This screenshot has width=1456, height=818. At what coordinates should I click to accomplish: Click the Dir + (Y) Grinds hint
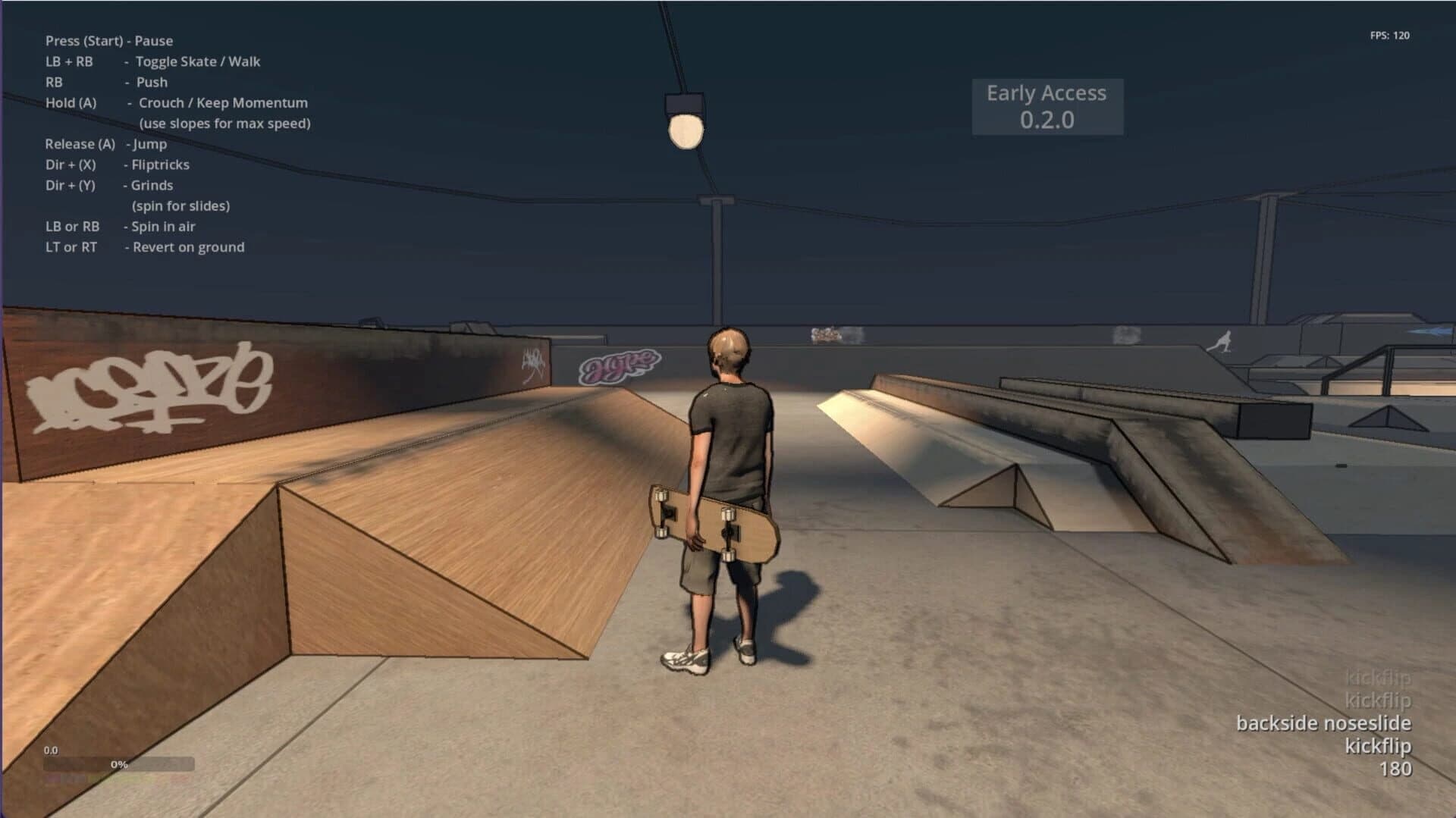coord(109,185)
